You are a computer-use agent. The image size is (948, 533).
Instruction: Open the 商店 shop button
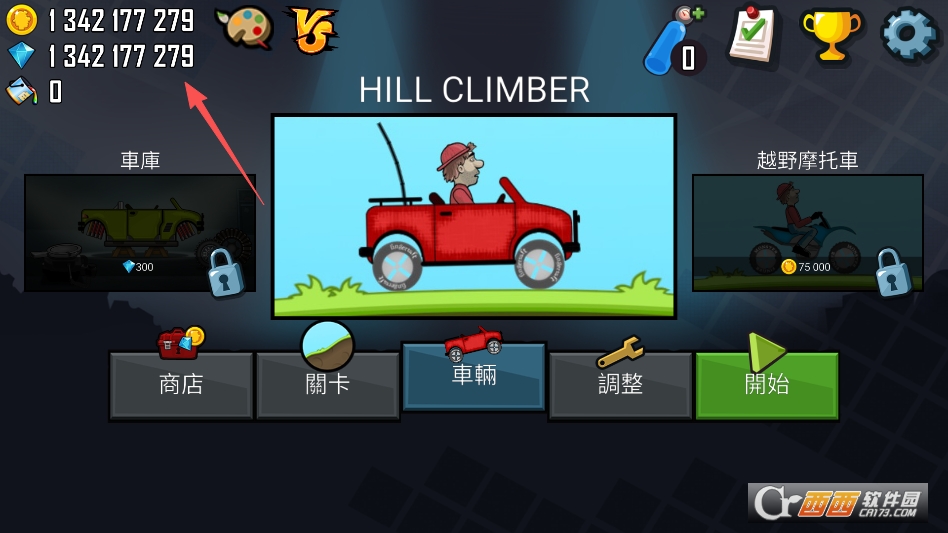click(x=181, y=384)
